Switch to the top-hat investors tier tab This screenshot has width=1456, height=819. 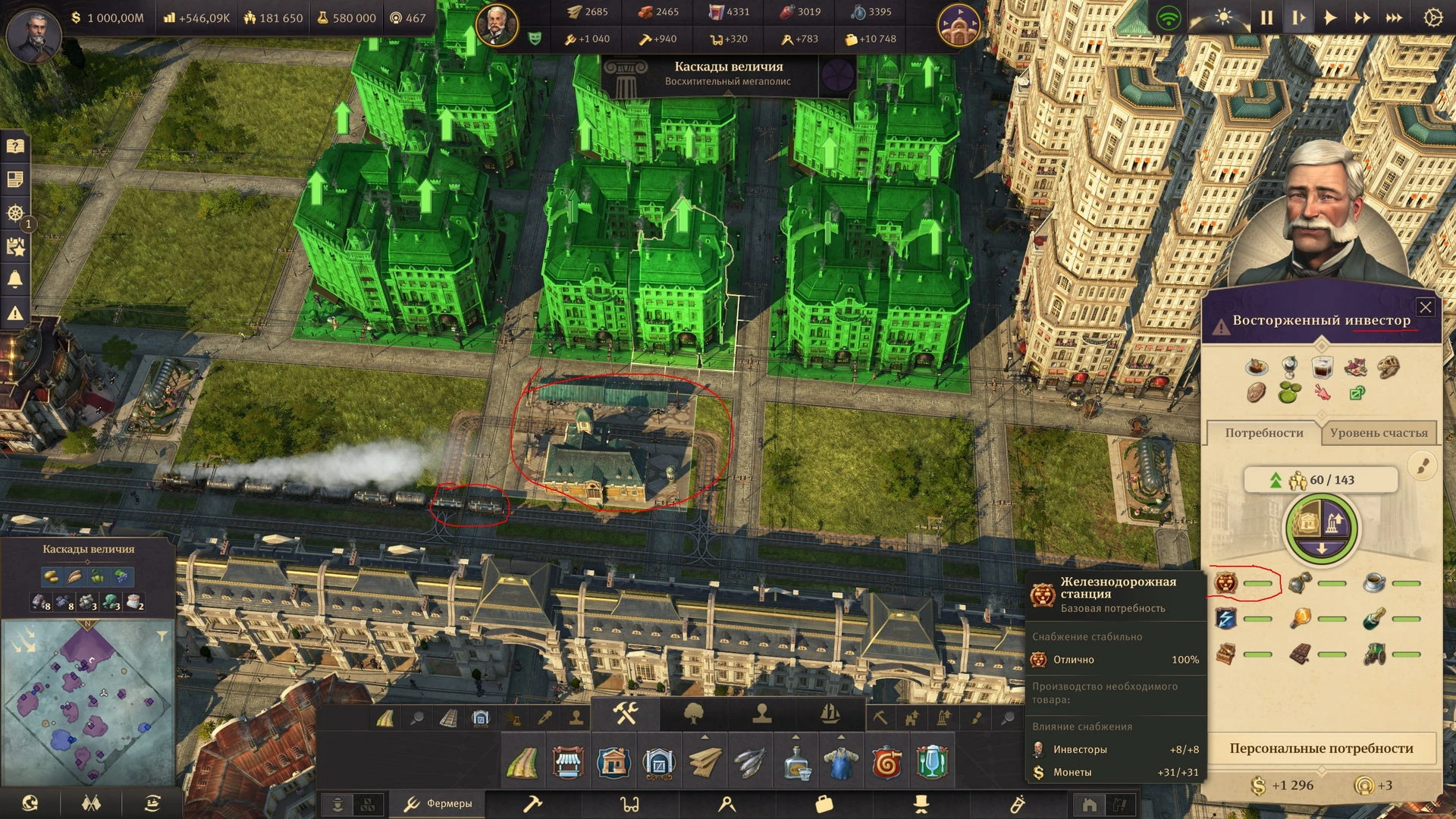pos(921,804)
